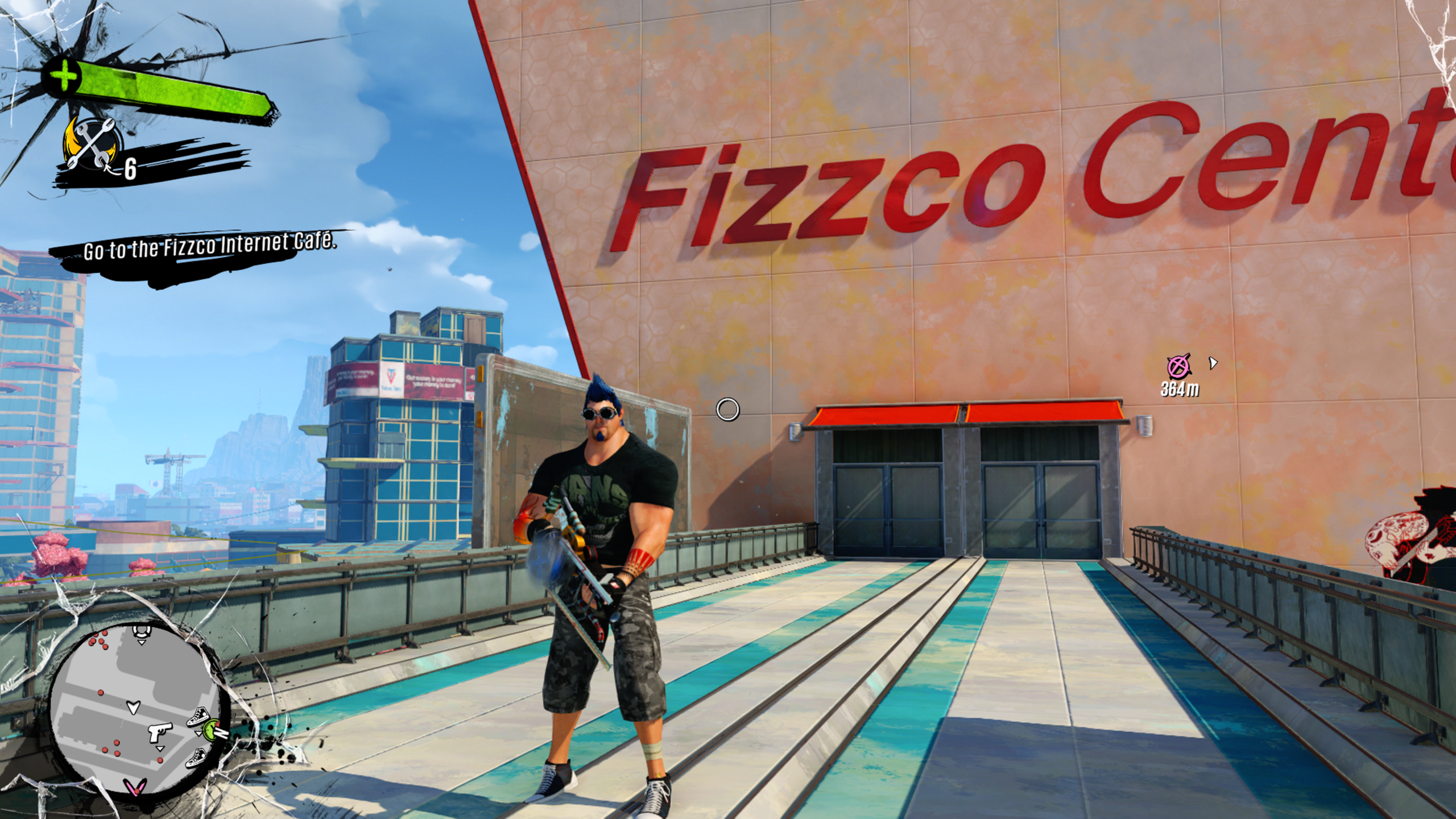Select the pink waypoint marker showing 364 m

tap(1178, 366)
